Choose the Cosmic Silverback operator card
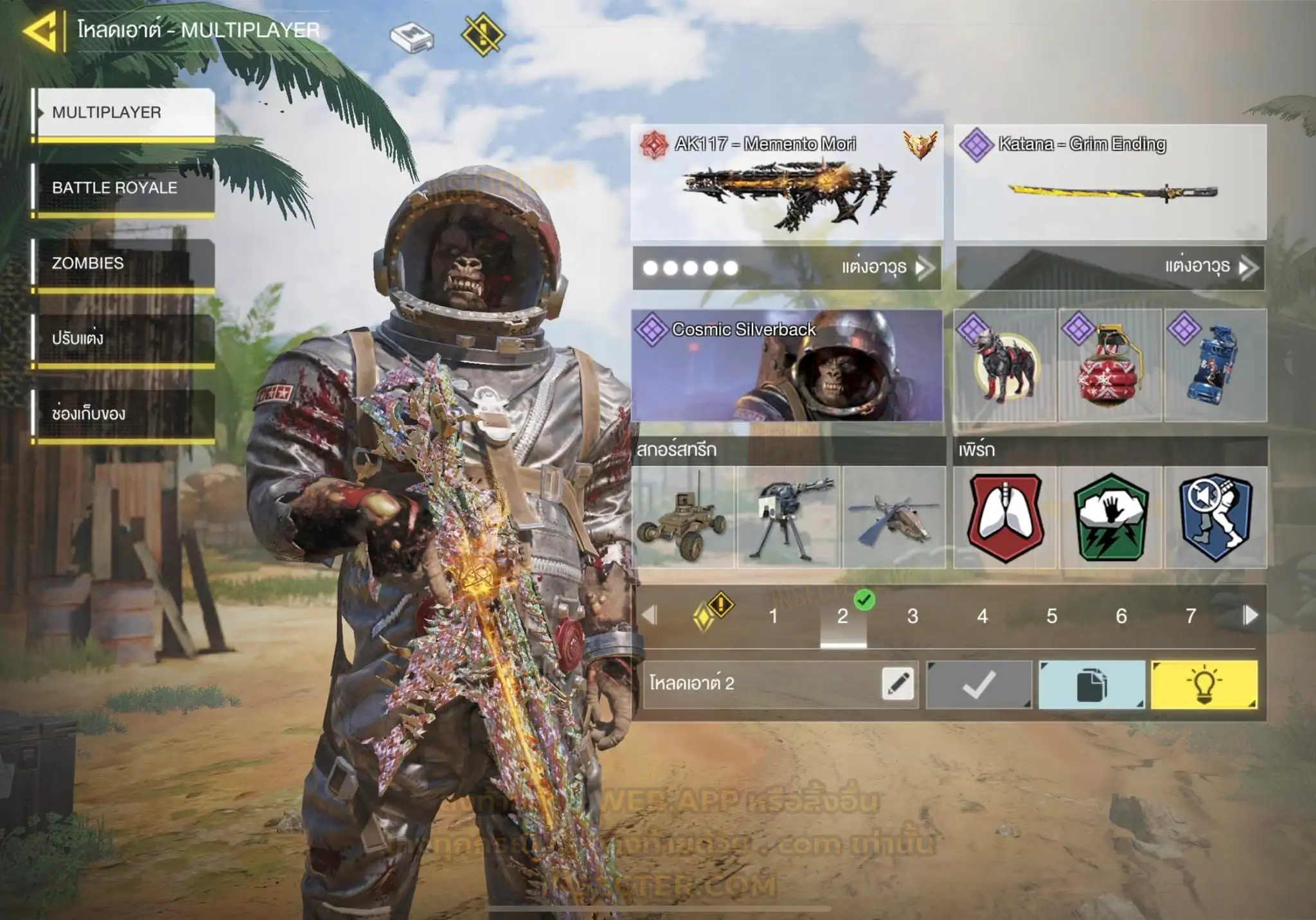This screenshot has height=920, width=1316. (787, 365)
